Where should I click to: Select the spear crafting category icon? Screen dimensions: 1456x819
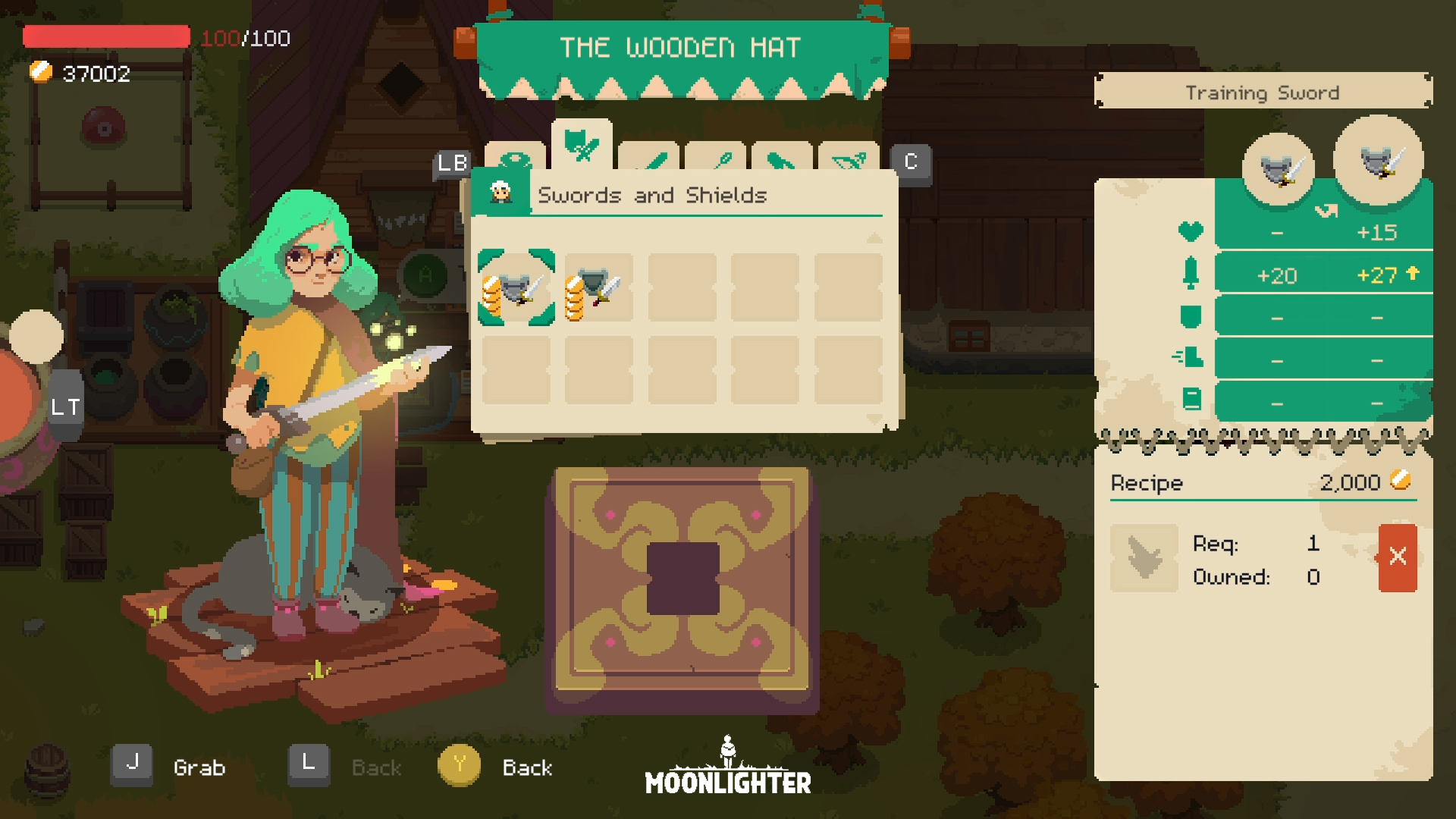tap(718, 162)
